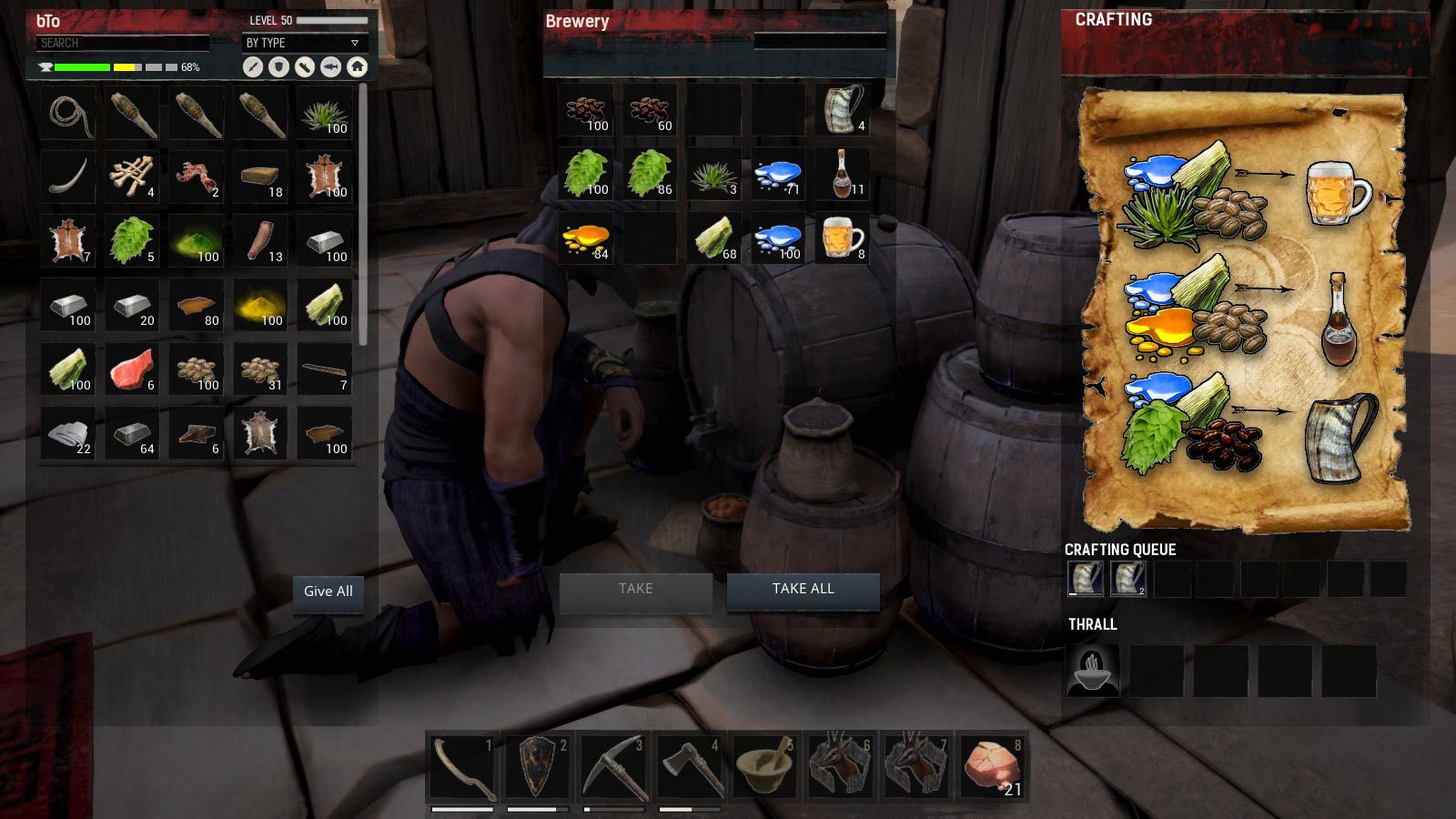The height and width of the screenshot is (819, 1456).
Task: Filter inventory by the house icon
Action: pyautogui.click(x=357, y=66)
